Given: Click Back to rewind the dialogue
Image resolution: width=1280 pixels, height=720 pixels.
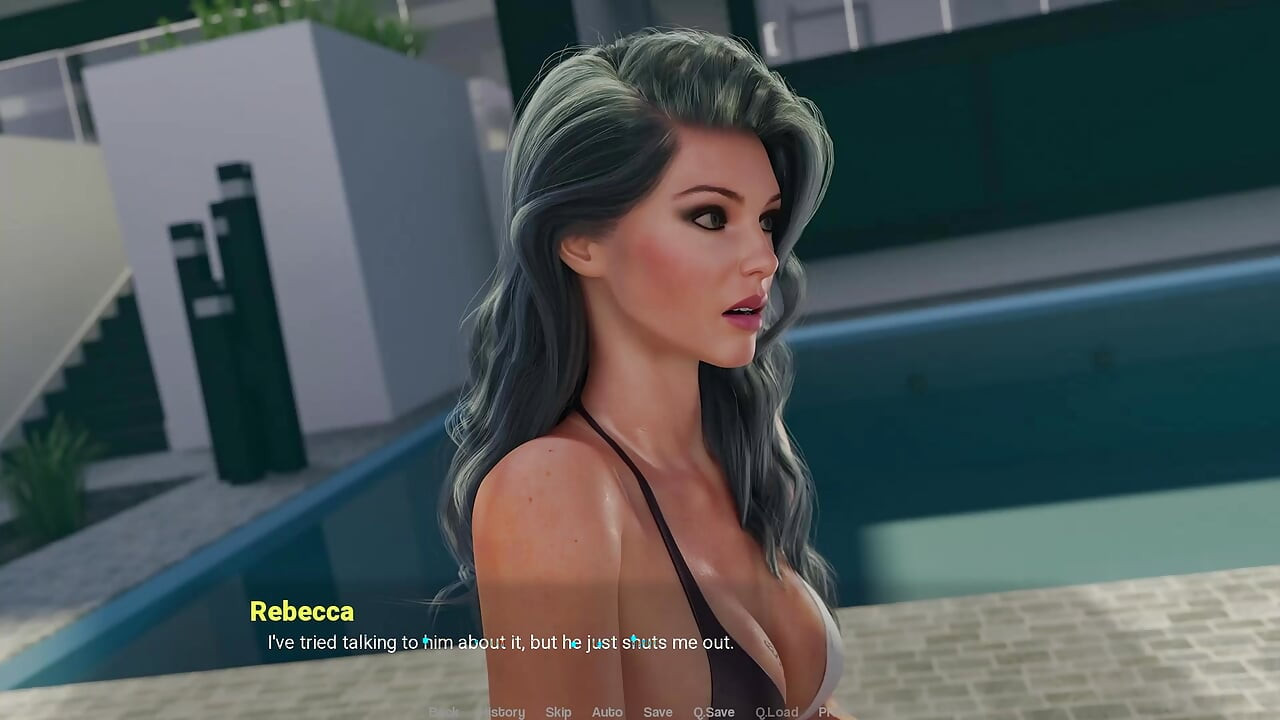Looking at the screenshot, I should (x=443, y=712).
